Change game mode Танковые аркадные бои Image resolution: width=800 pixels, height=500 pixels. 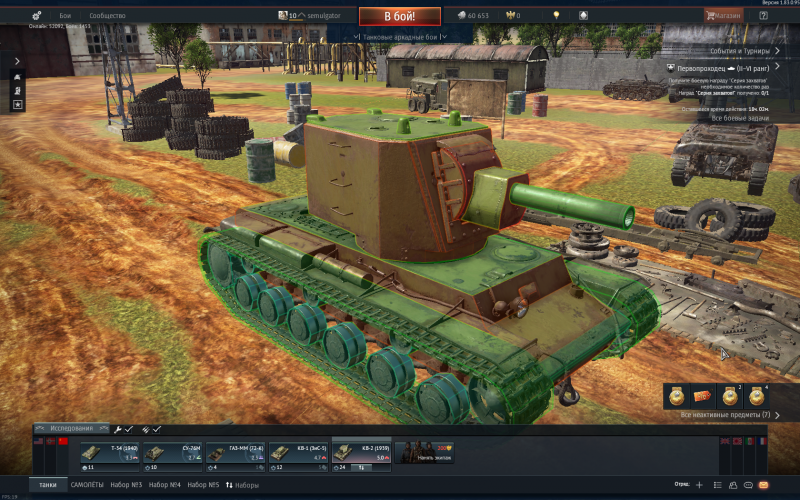coord(400,36)
